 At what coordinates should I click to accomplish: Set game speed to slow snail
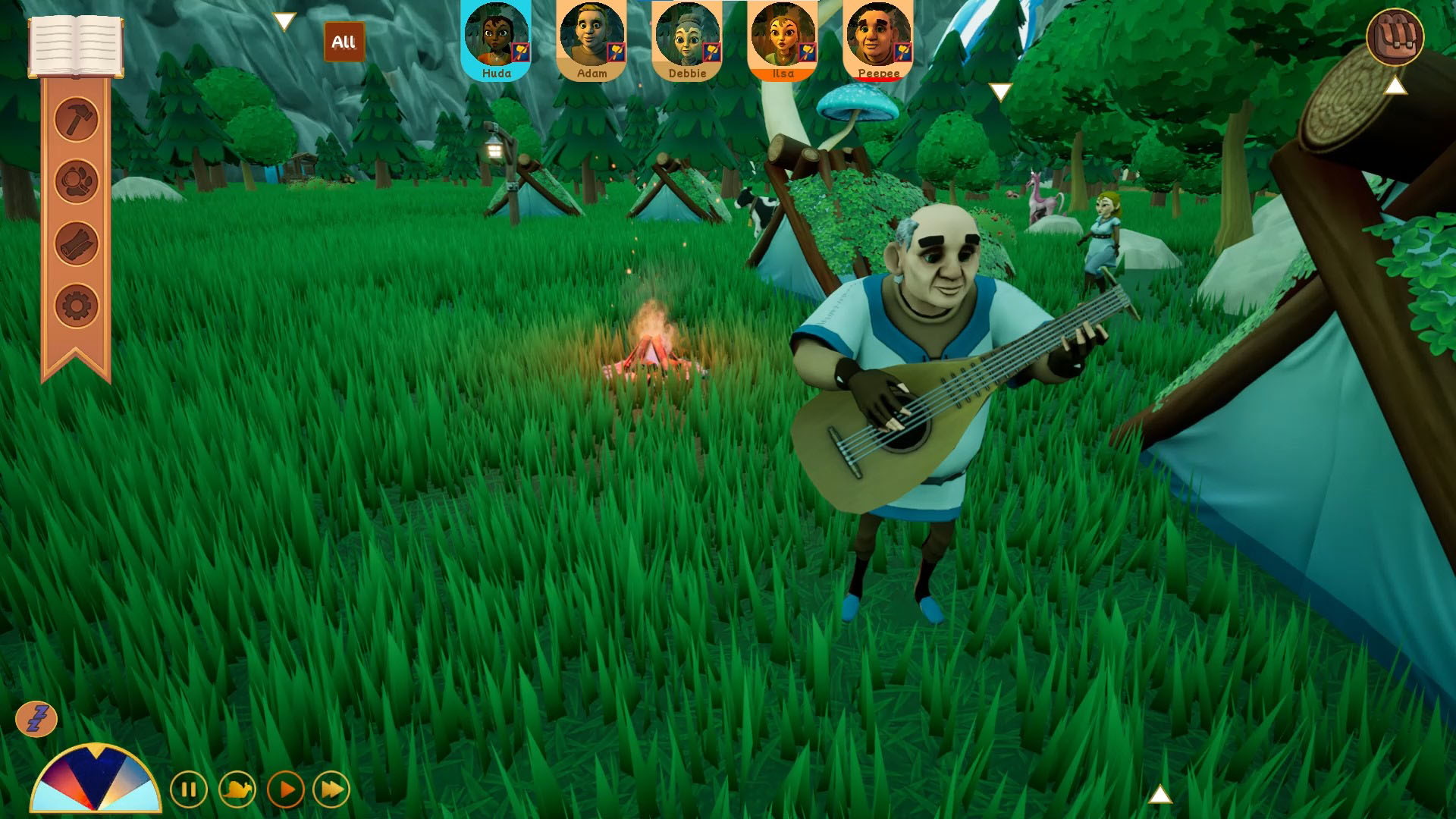(237, 790)
